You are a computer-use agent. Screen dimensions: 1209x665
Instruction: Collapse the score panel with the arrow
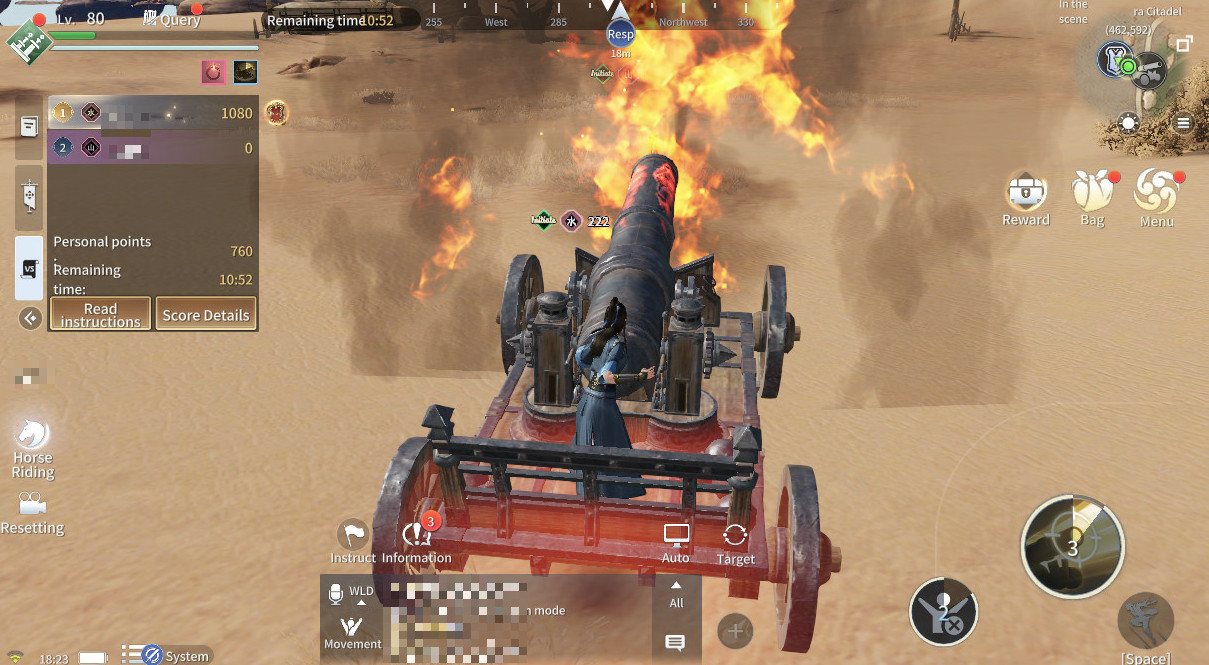coord(31,318)
